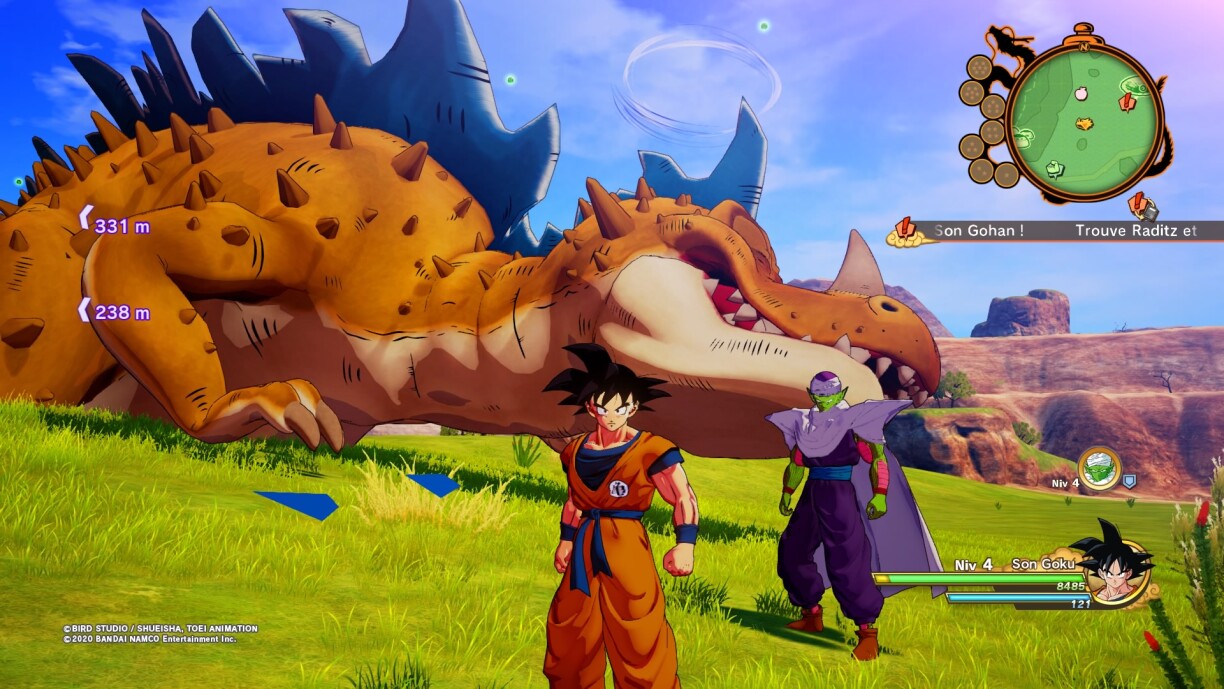Click the pink marker on the minimap

(x=1081, y=93)
